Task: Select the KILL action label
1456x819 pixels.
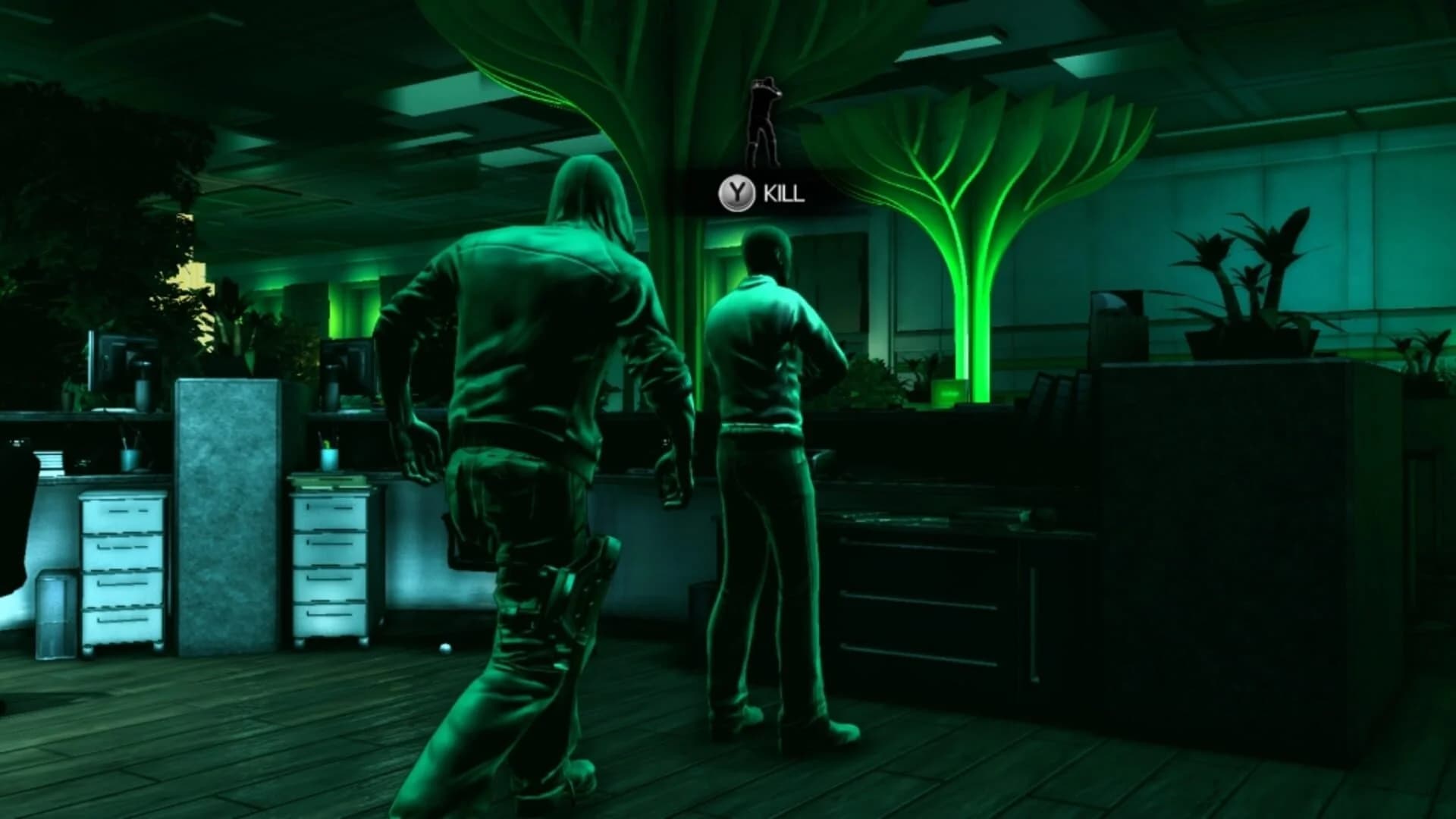Action: [785, 194]
